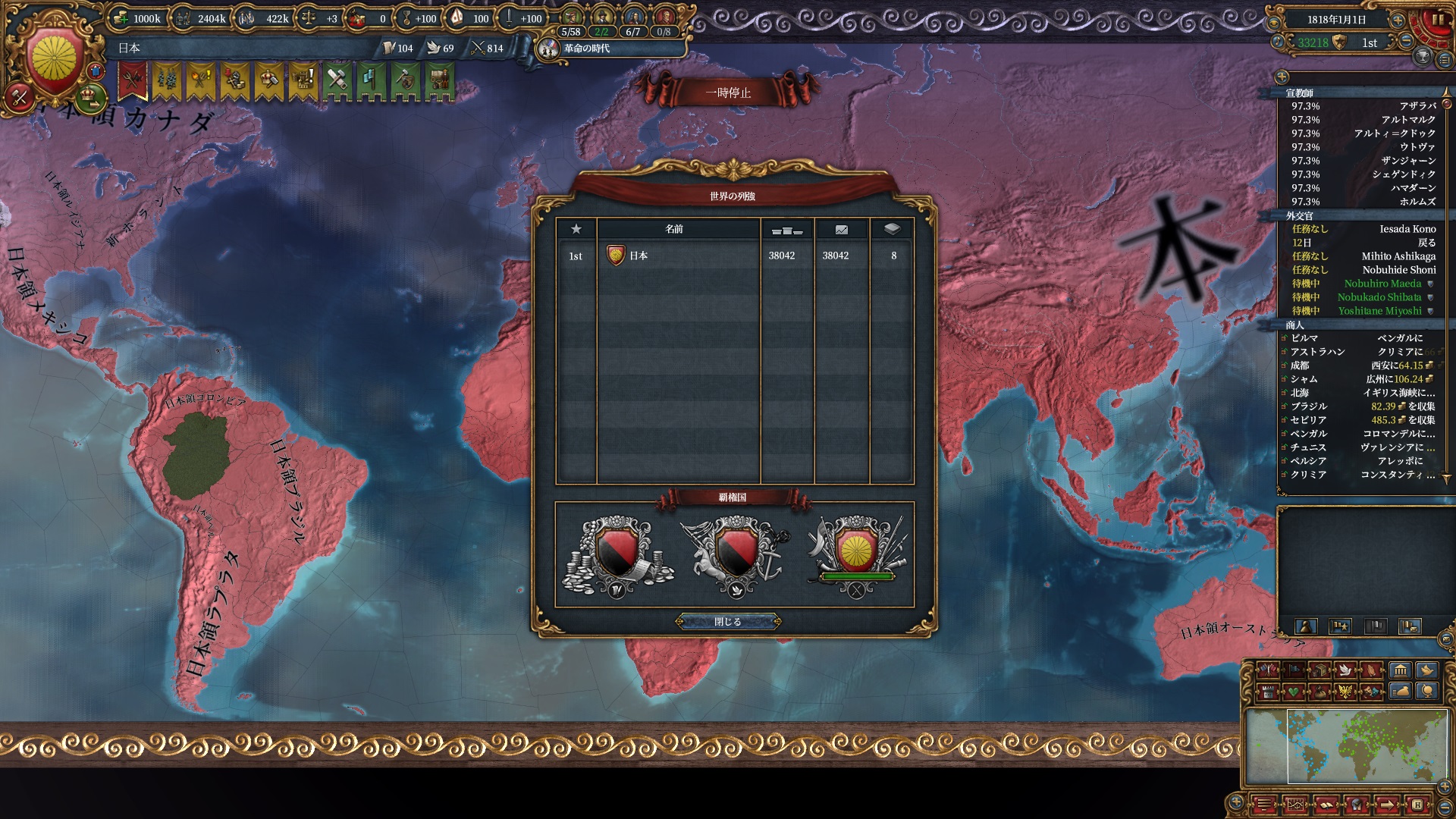Open the achievements trophy icon
This screenshot has height=819, width=1456.
(1423, 58)
